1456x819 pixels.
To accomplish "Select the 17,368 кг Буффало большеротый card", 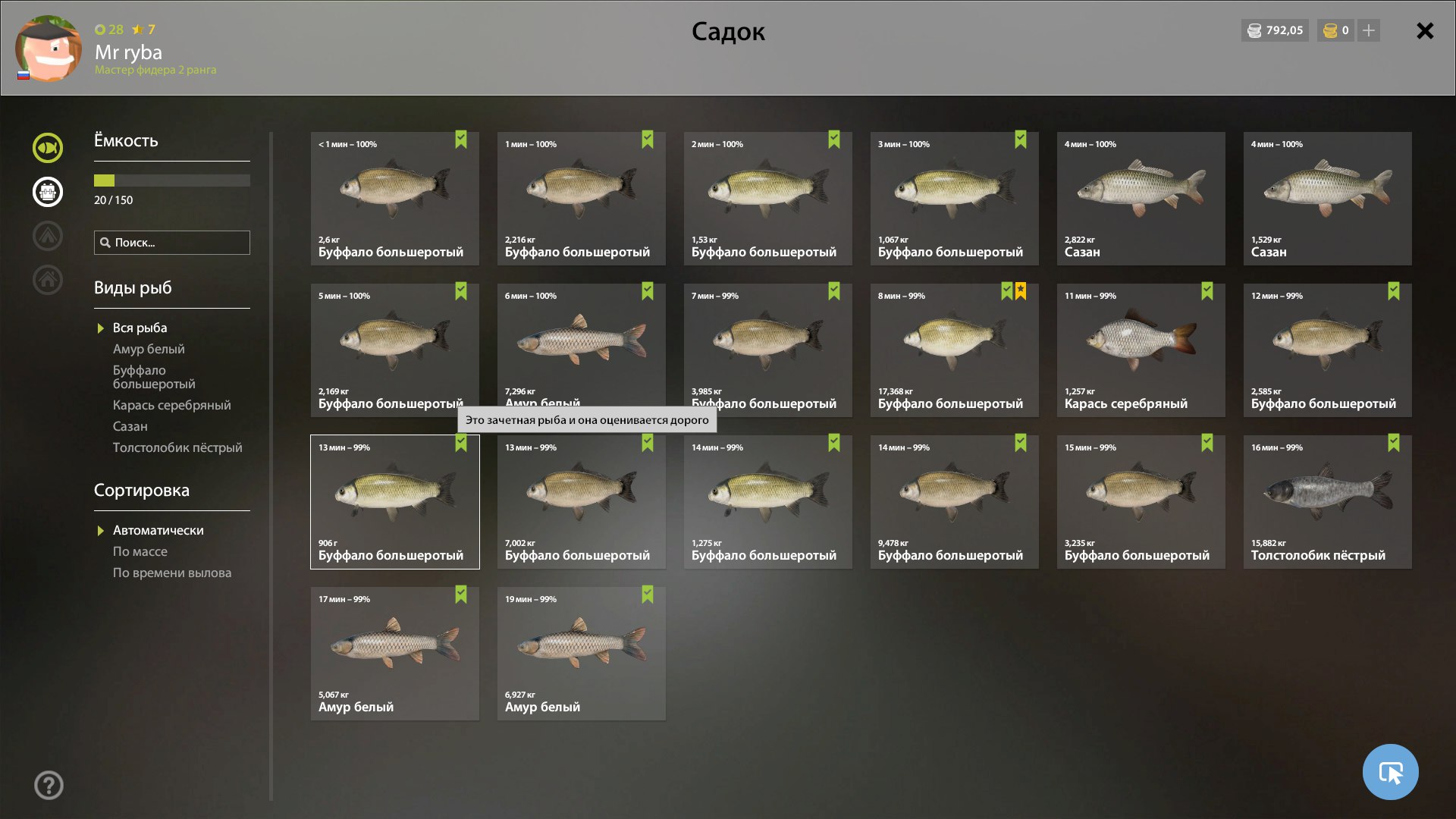I will tap(954, 350).
